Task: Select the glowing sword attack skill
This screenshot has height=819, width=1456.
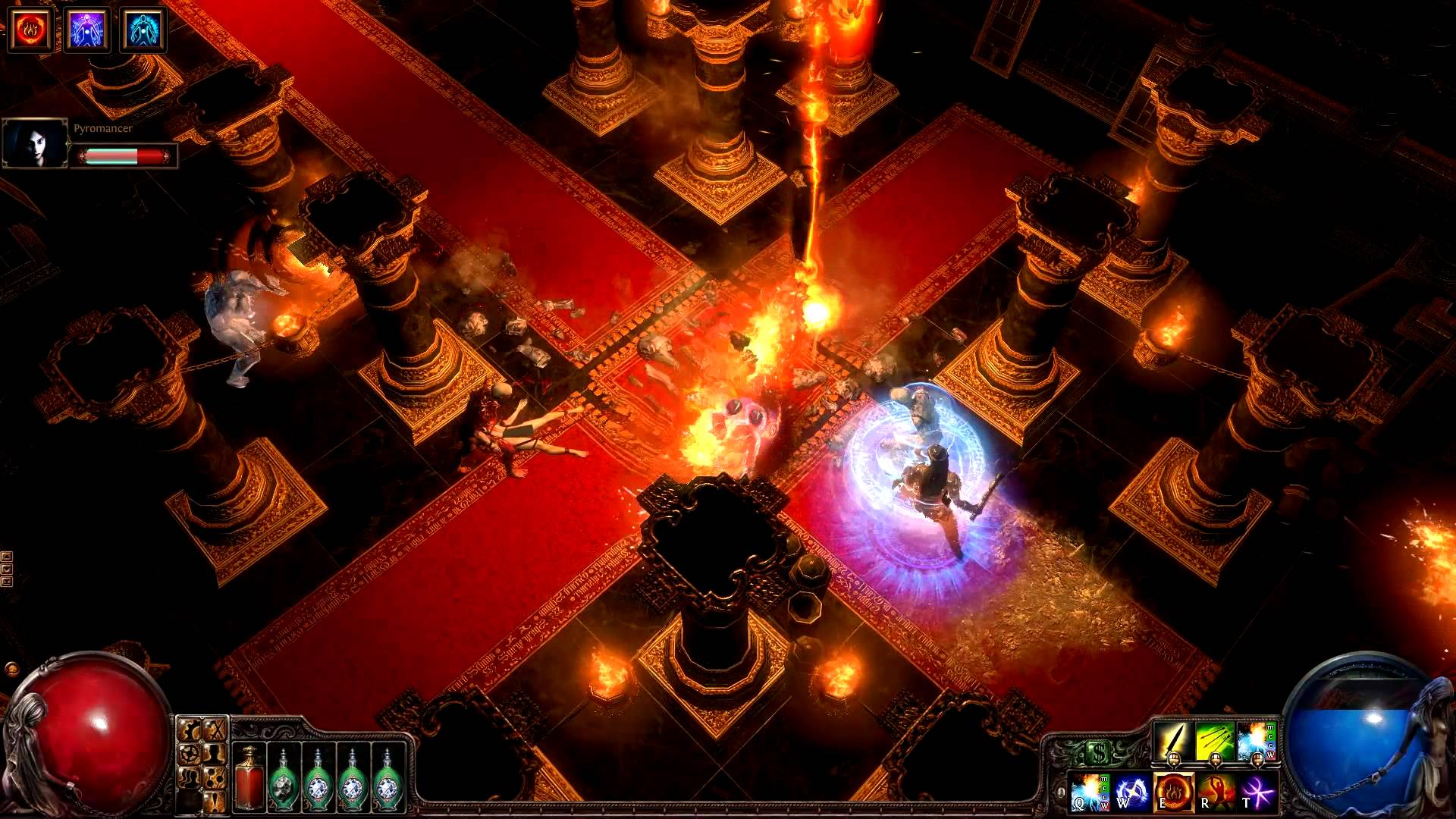Action: [1172, 741]
